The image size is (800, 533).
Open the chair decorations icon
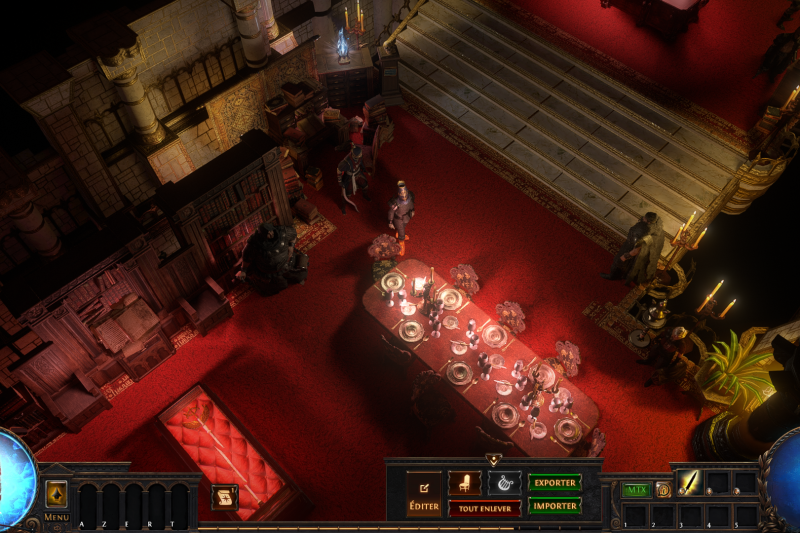[464, 483]
